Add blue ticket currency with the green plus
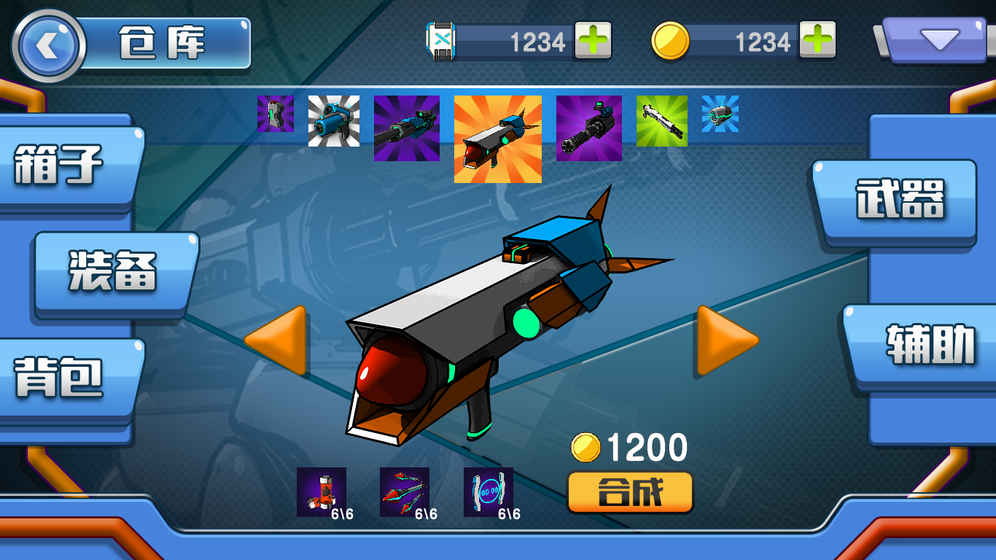Viewport: 996px width, 560px height. click(x=593, y=41)
